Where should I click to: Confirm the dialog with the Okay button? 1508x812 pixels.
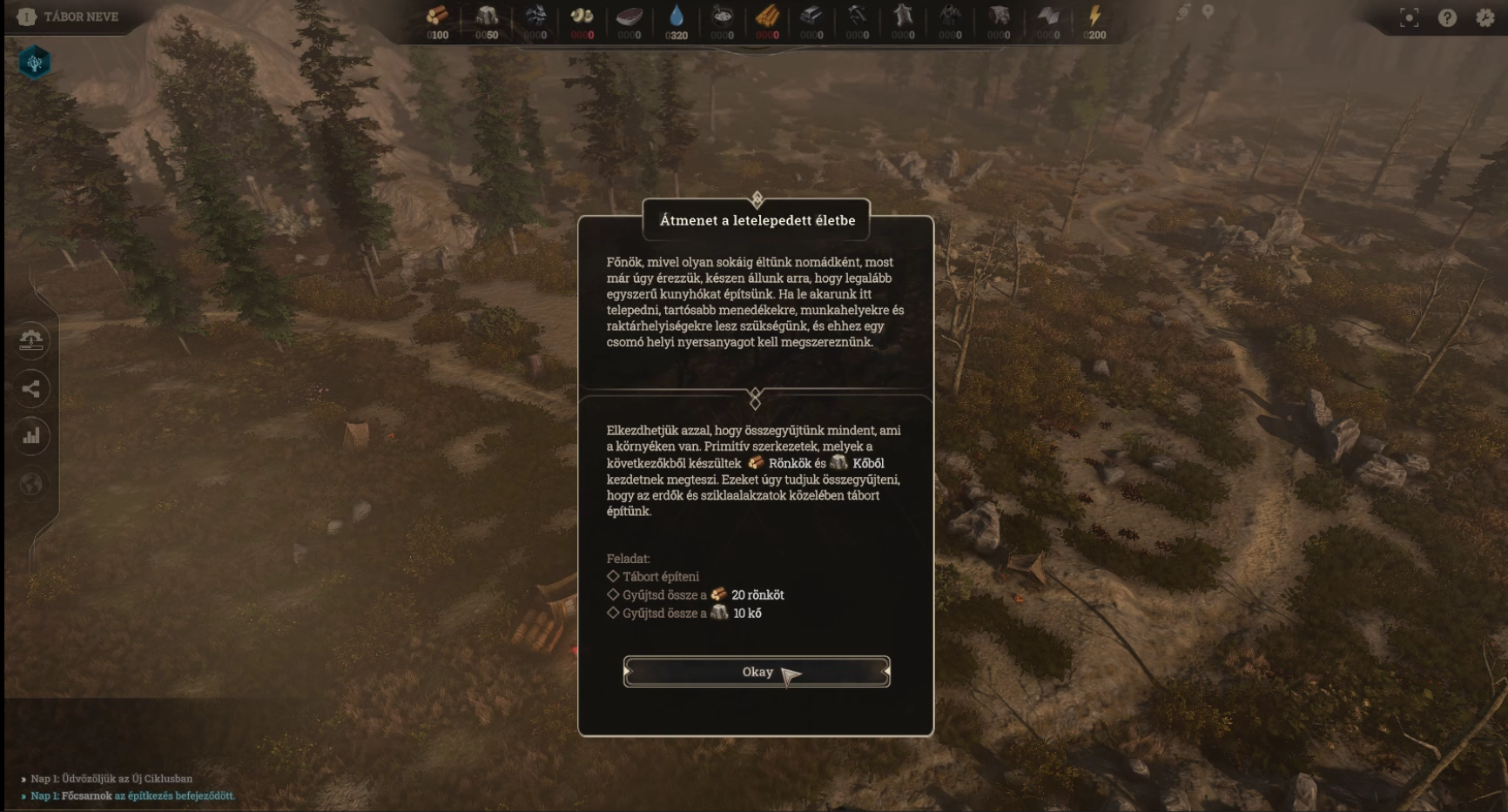click(756, 672)
